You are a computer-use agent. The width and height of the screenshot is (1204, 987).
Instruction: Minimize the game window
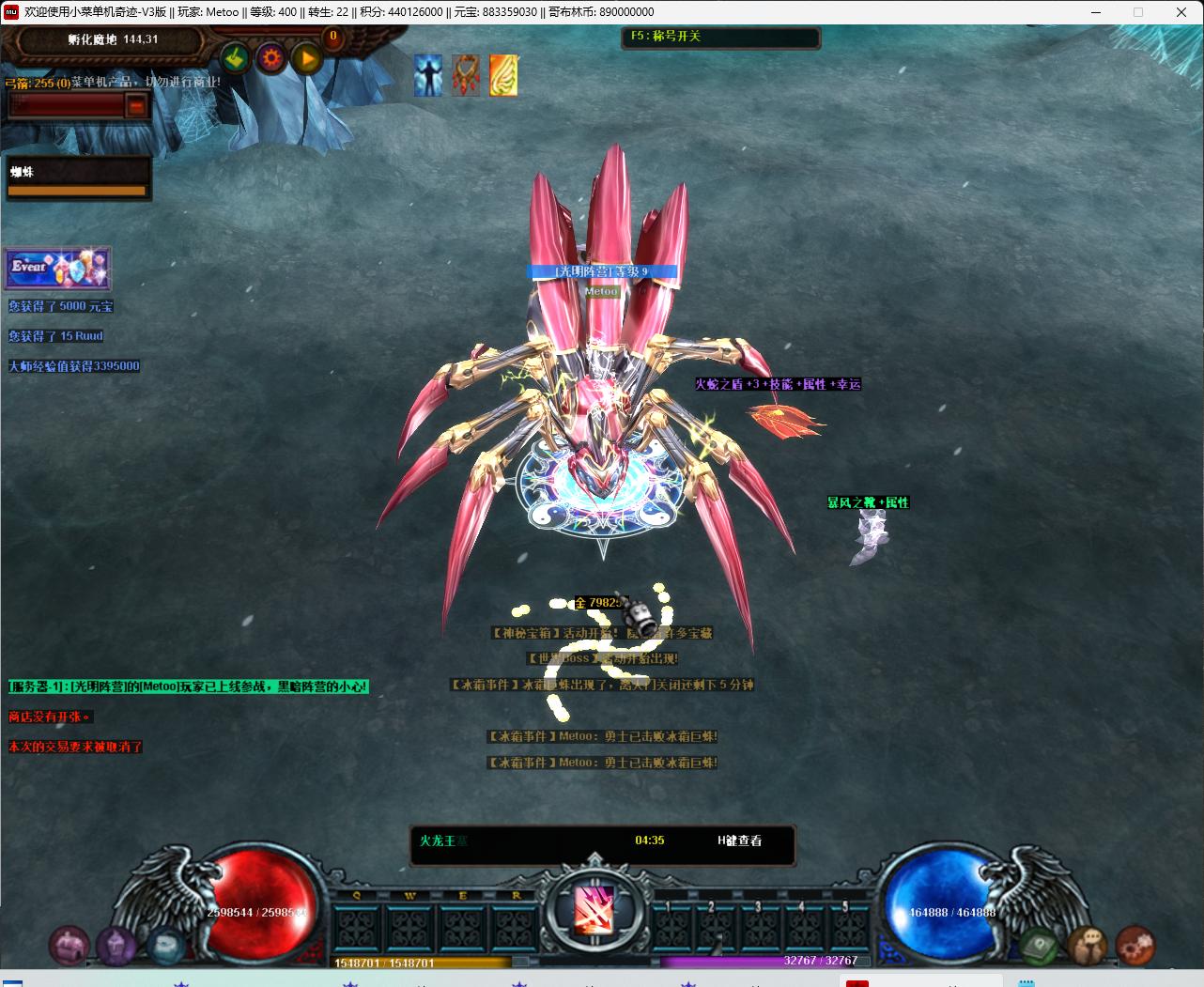click(1096, 12)
